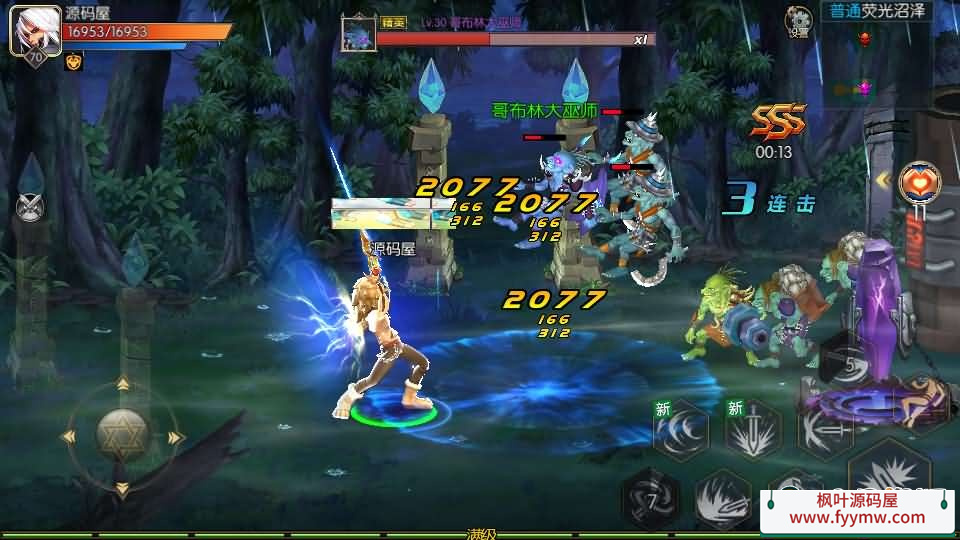Toggle the crossed swords auto-battle icon
This screenshot has width=960, height=540.
coord(31,207)
